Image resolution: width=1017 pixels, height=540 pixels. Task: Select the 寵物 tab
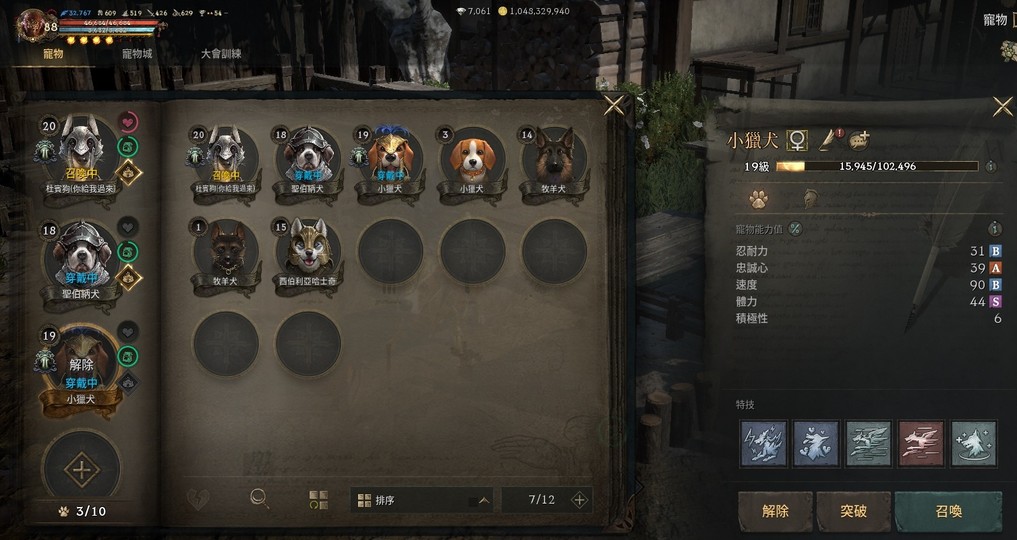coord(51,53)
